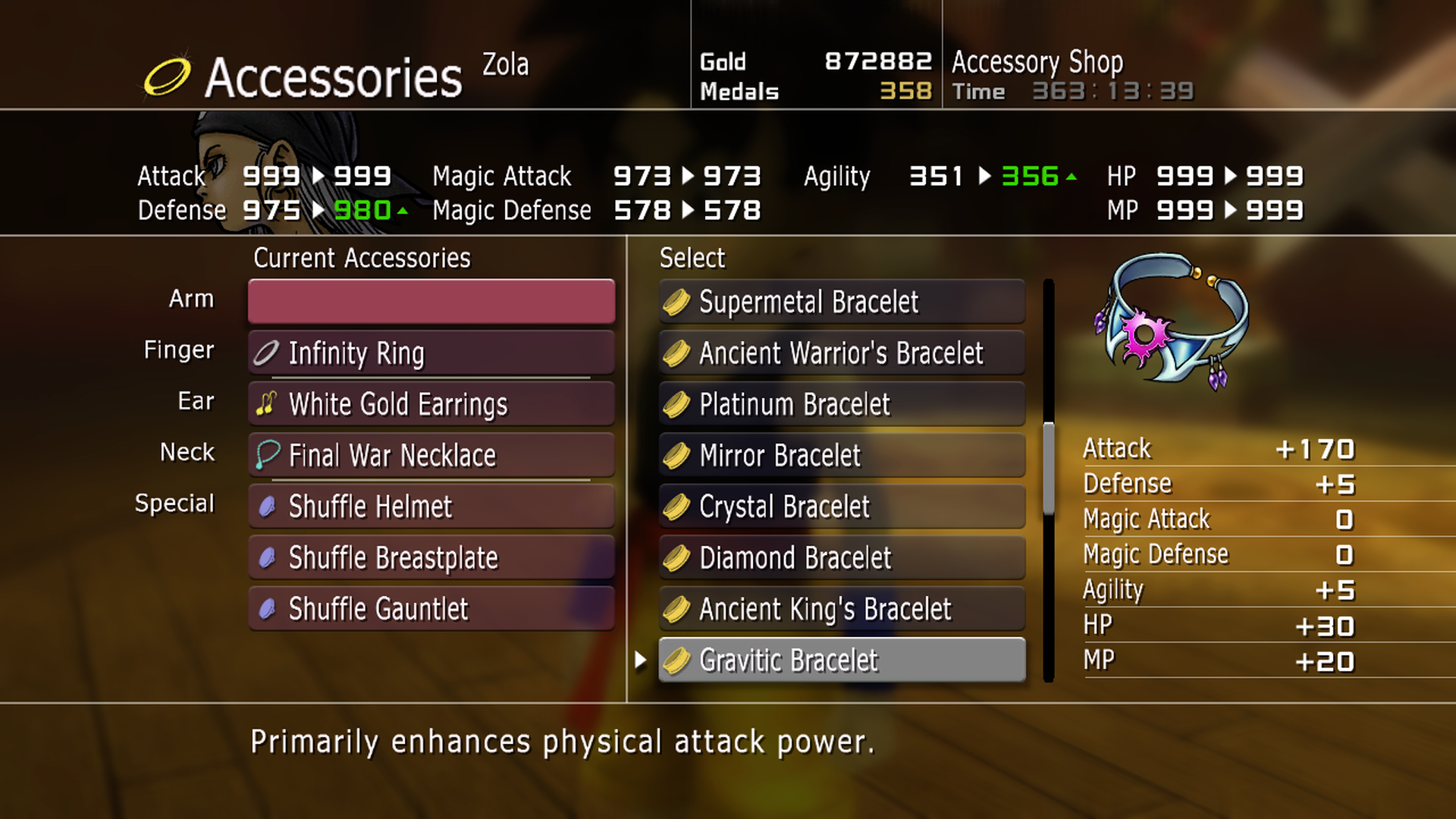Viewport: 1456px width, 819px height.
Task: Pick the Ancient King's Bracelet
Action: 842,609
